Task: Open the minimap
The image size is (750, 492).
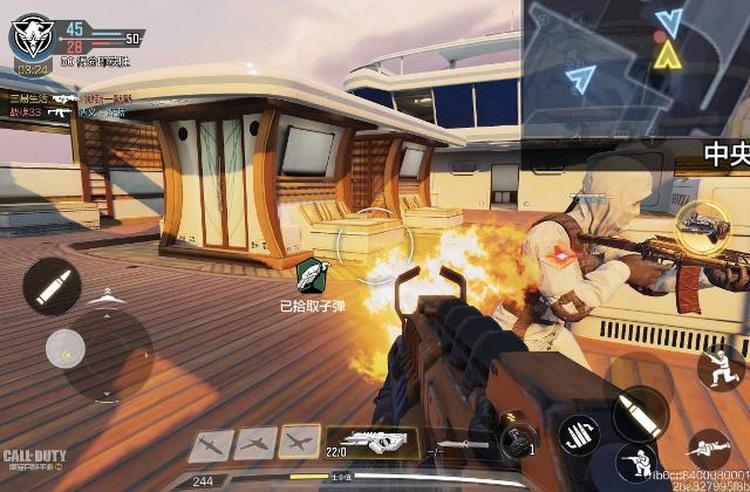Action: point(636,67)
